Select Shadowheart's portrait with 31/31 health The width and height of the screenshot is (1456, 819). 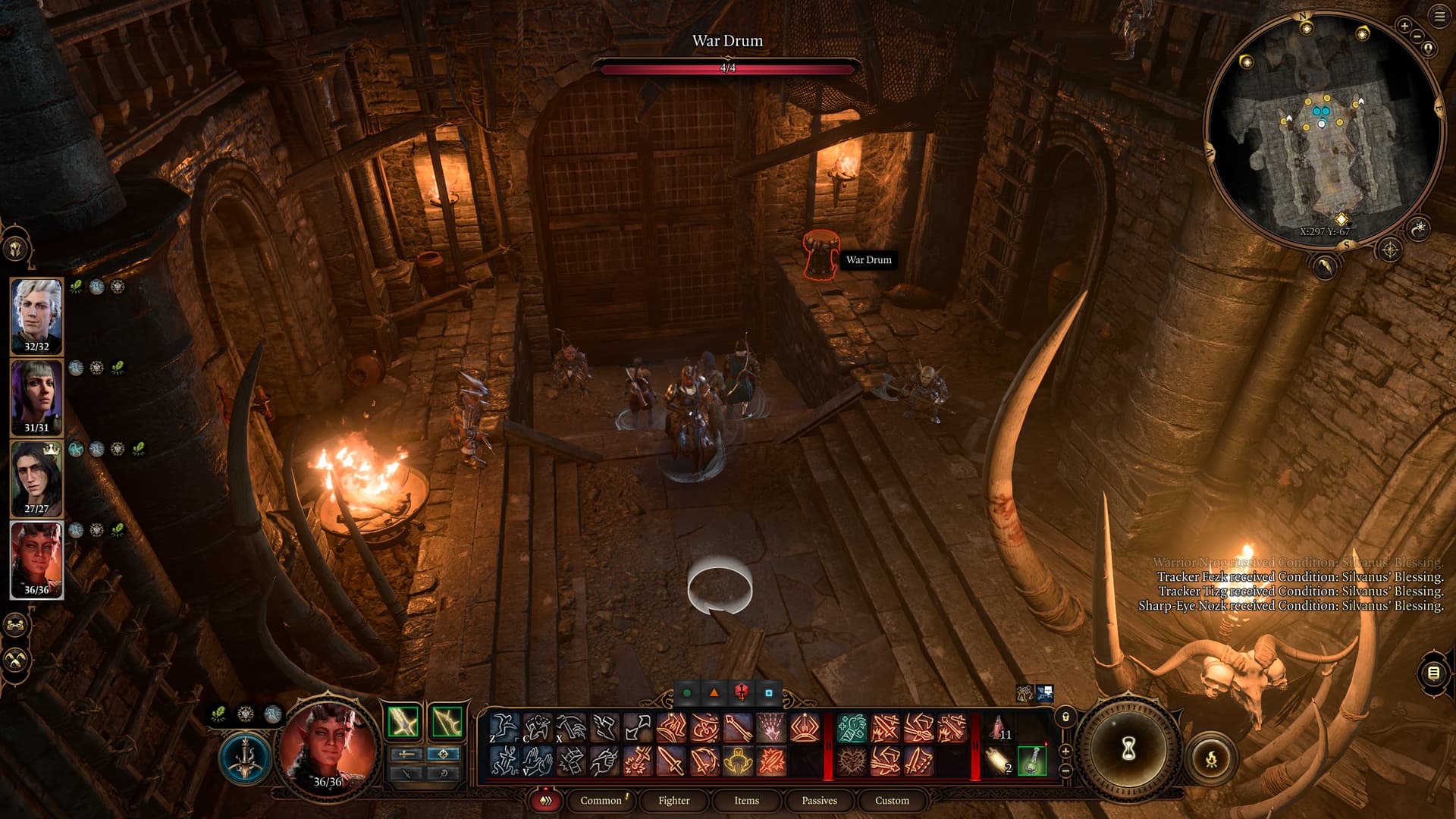tap(36, 397)
